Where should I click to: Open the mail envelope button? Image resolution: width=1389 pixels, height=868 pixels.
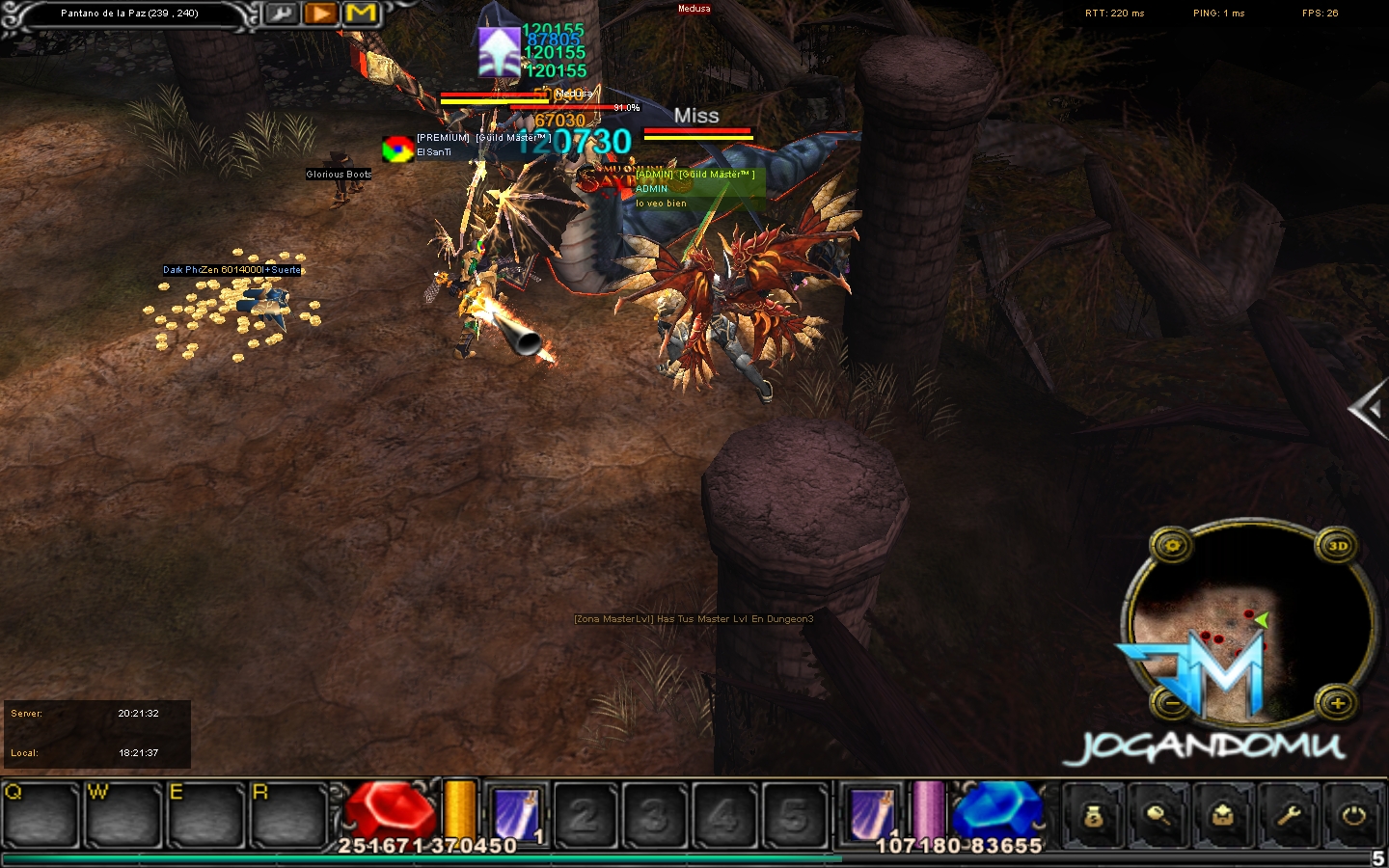(1223, 816)
